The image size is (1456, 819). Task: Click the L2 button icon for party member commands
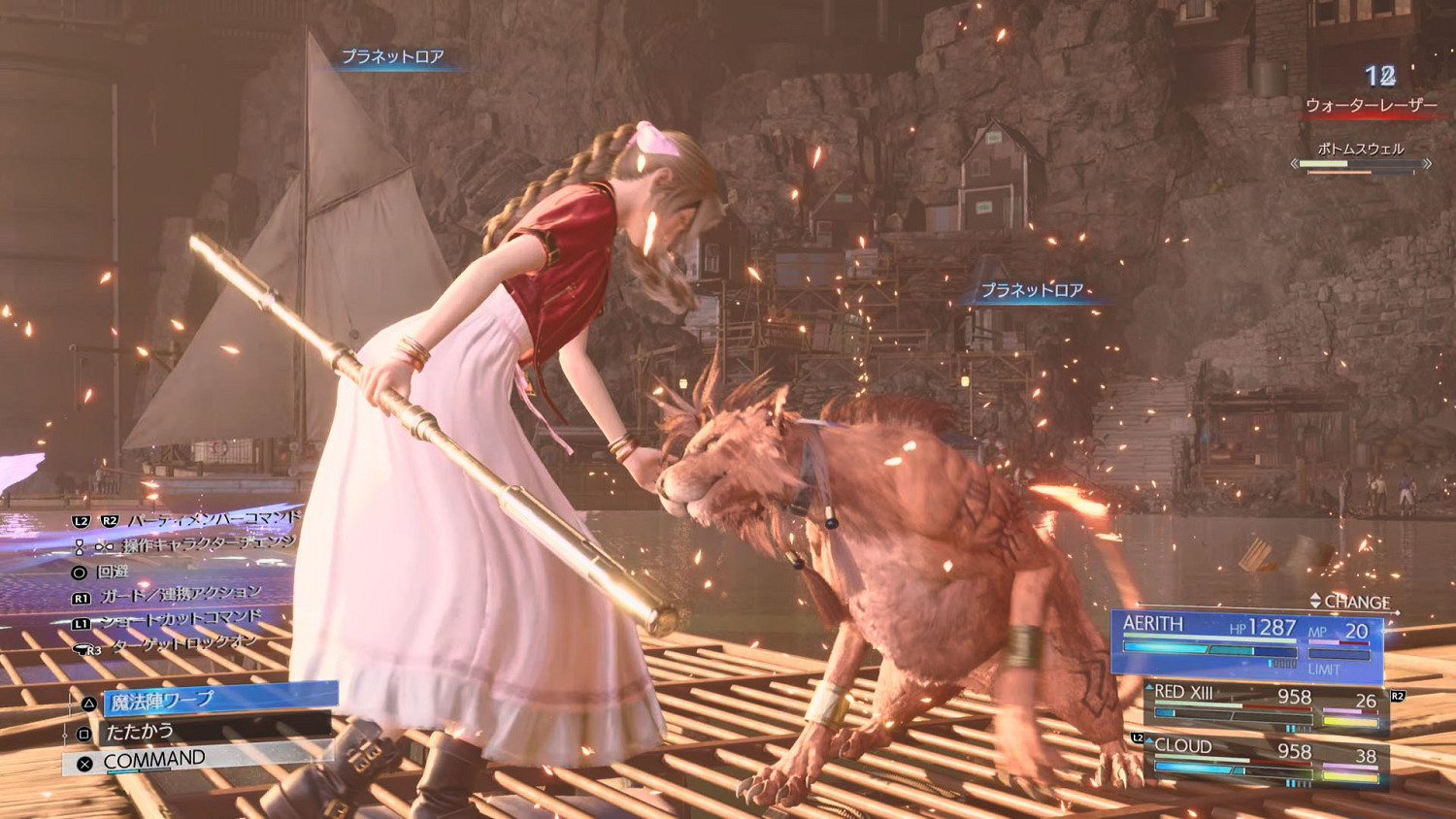(x=81, y=519)
